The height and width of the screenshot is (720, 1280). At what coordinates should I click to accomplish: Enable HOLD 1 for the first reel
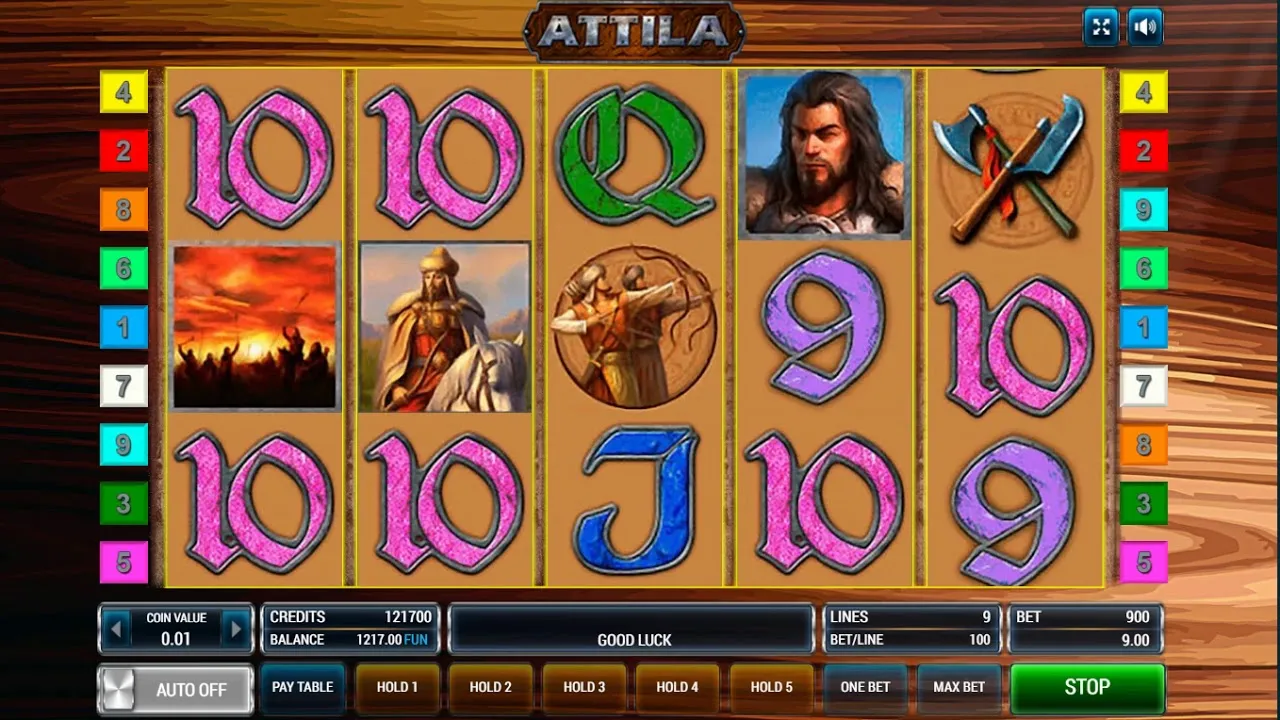click(396, 688)
